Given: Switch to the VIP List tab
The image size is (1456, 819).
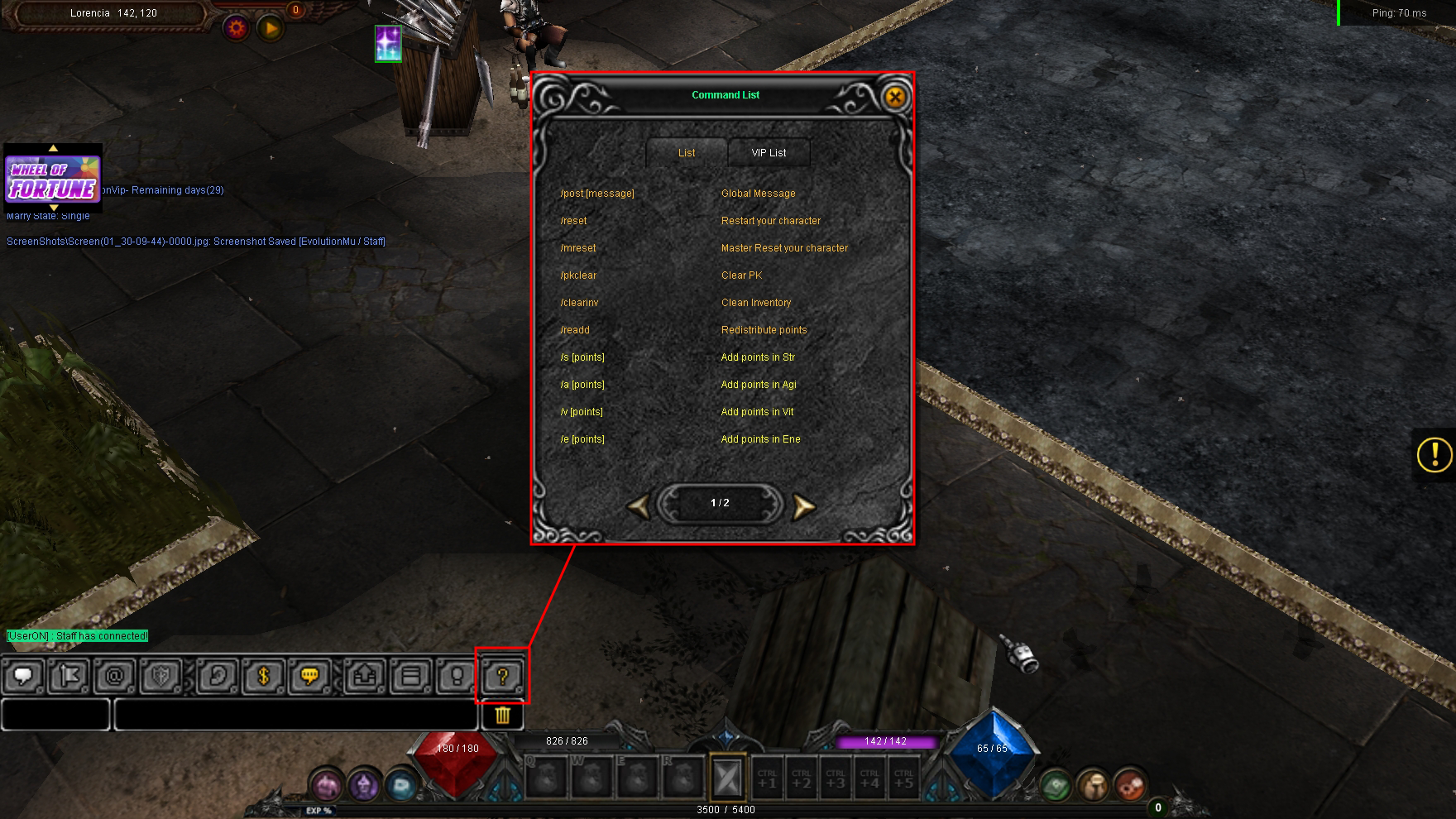Looking at the screenshot, I should coord(769,153).
